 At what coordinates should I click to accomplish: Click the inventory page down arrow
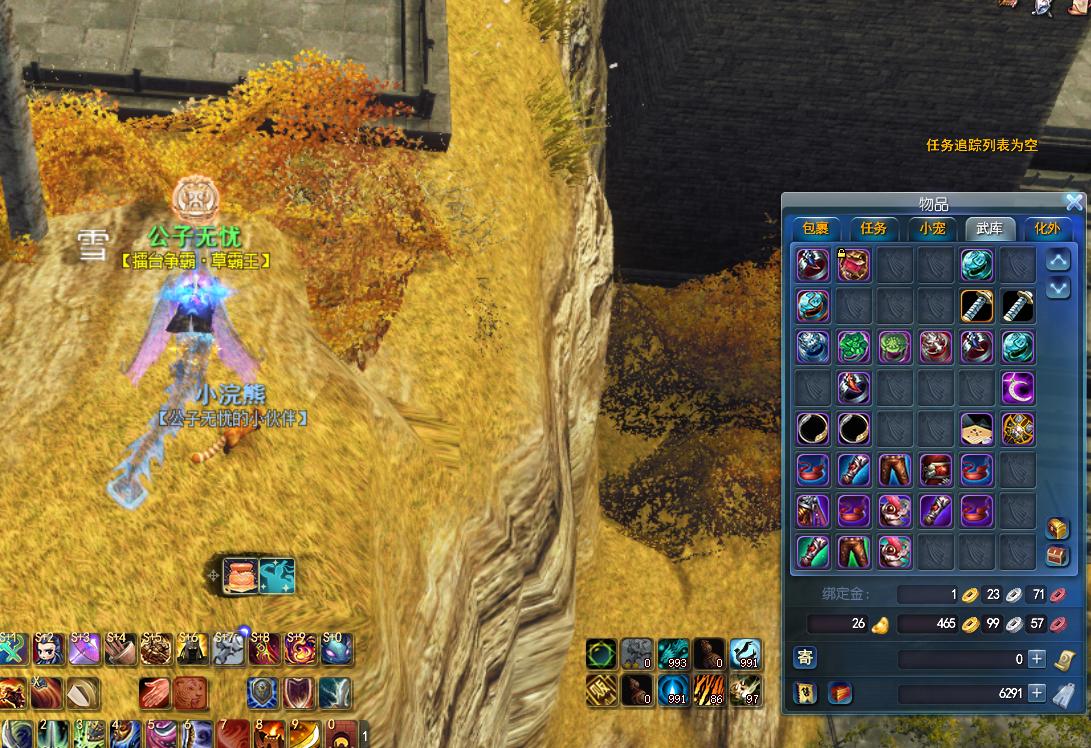click(x=1058, y=289)
